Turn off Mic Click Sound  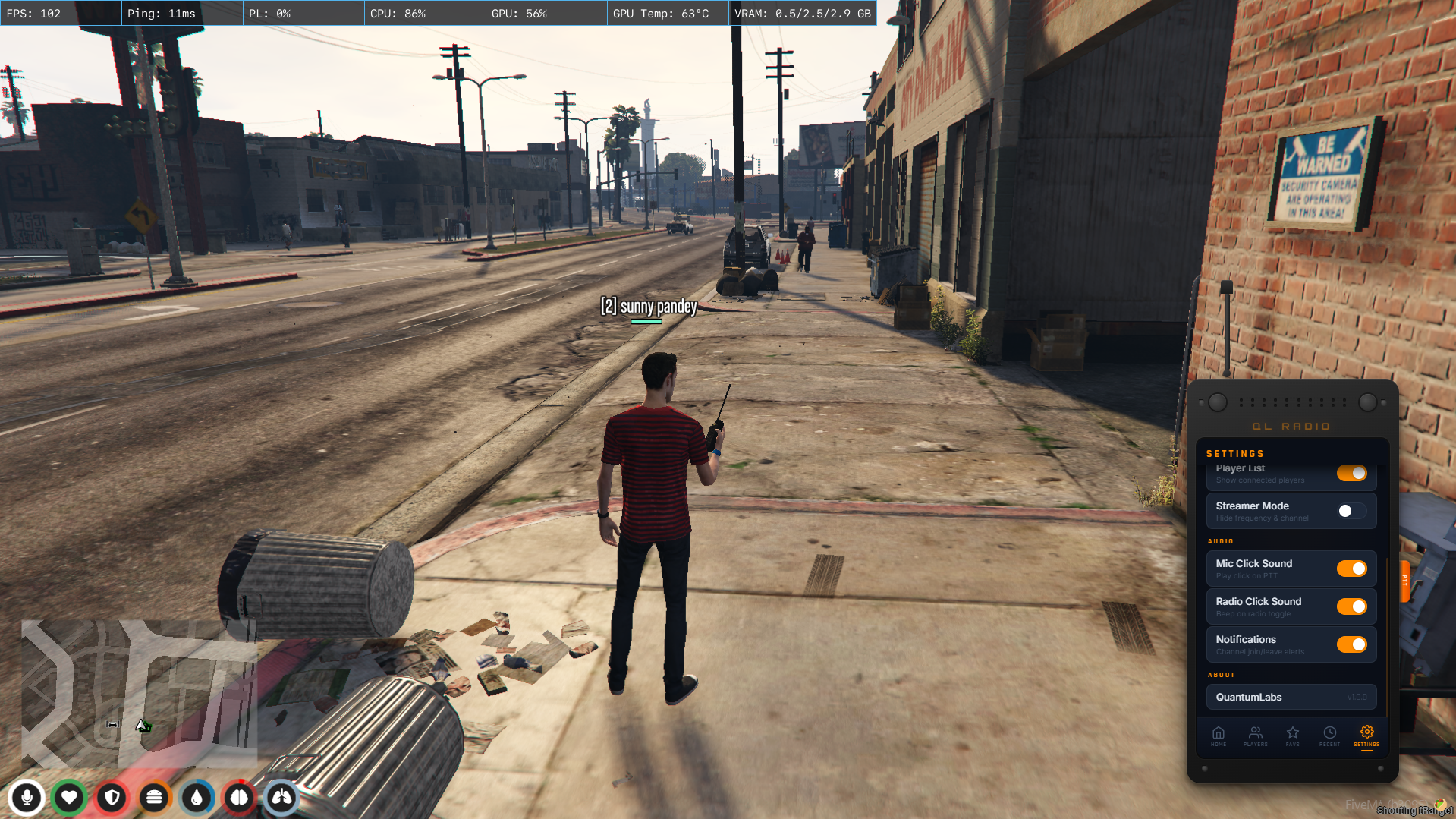pyautogui.click(x=1351, y=569)
